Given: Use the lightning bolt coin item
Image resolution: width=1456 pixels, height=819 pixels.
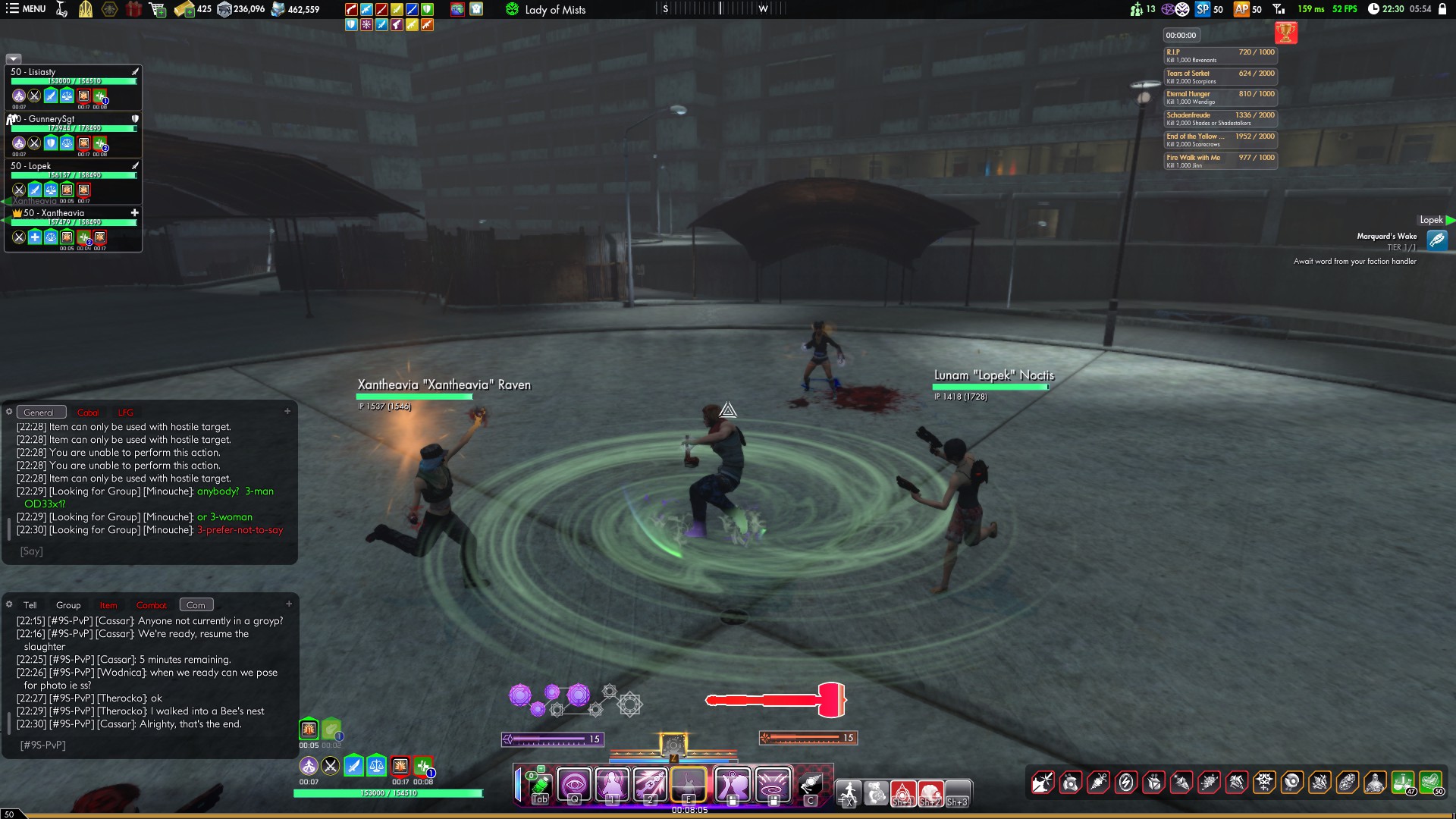Looking at the screenshot, I should click(1126, 782).
